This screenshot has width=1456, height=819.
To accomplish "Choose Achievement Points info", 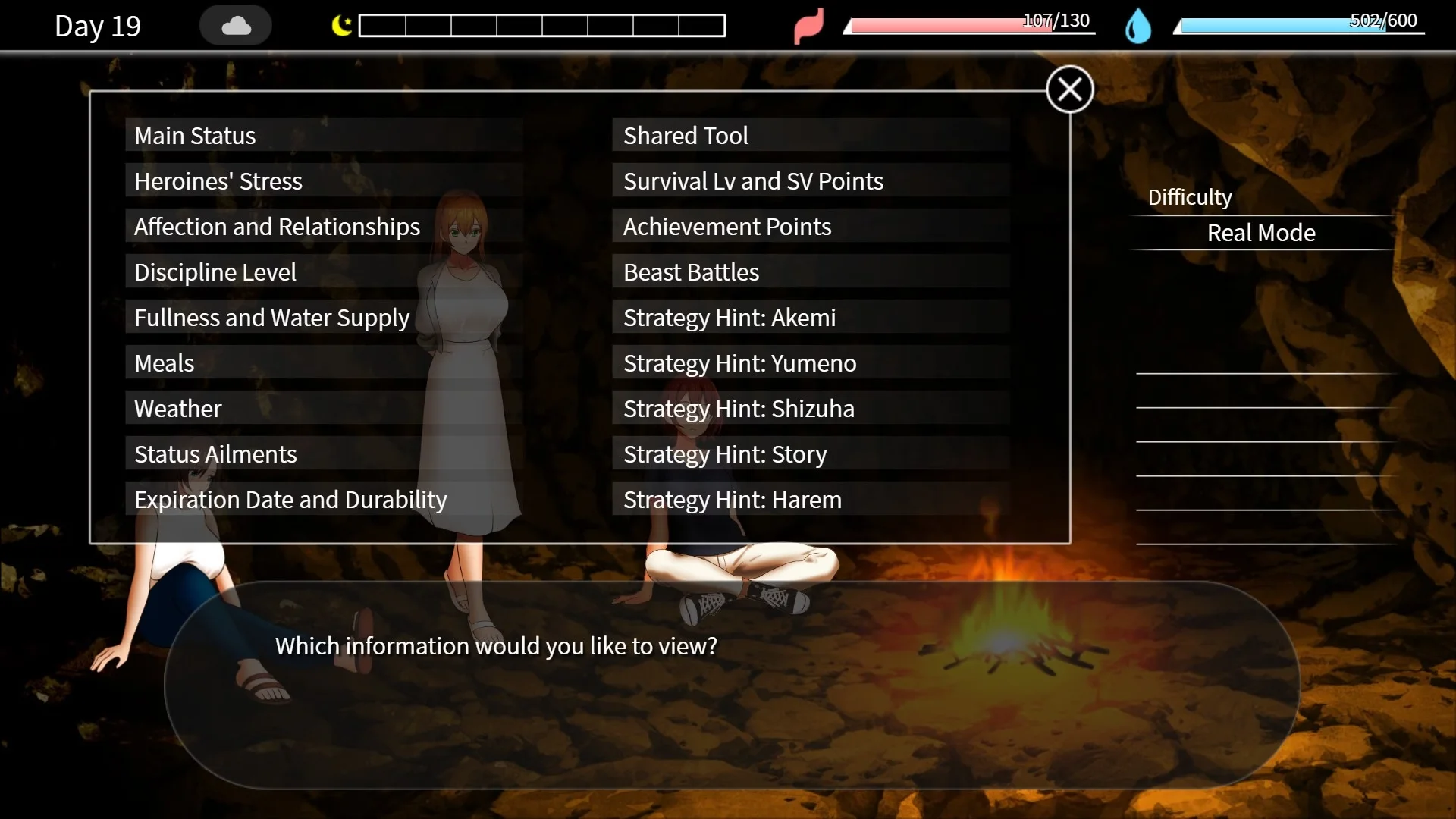I will click(x=810, y=227).
